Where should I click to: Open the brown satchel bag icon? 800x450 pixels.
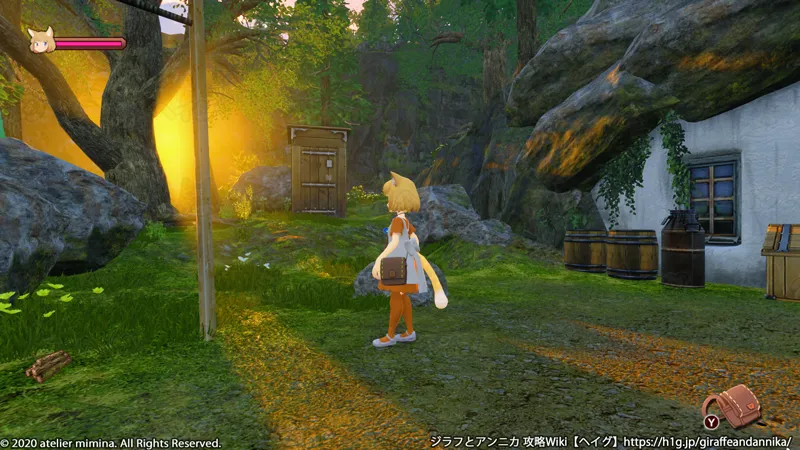739,404
